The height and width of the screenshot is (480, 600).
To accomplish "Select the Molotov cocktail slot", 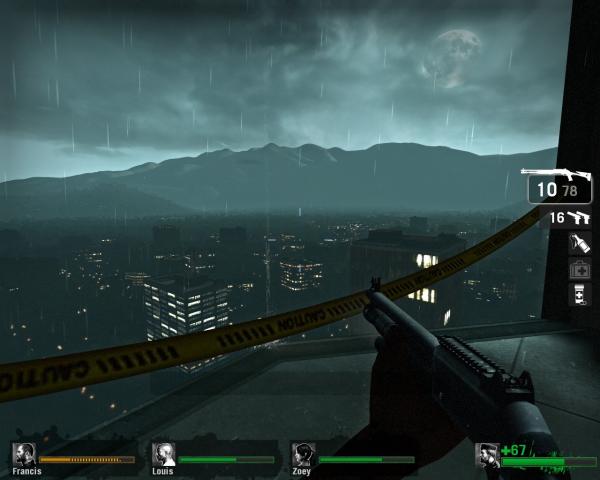I will [x=579, y=243].
